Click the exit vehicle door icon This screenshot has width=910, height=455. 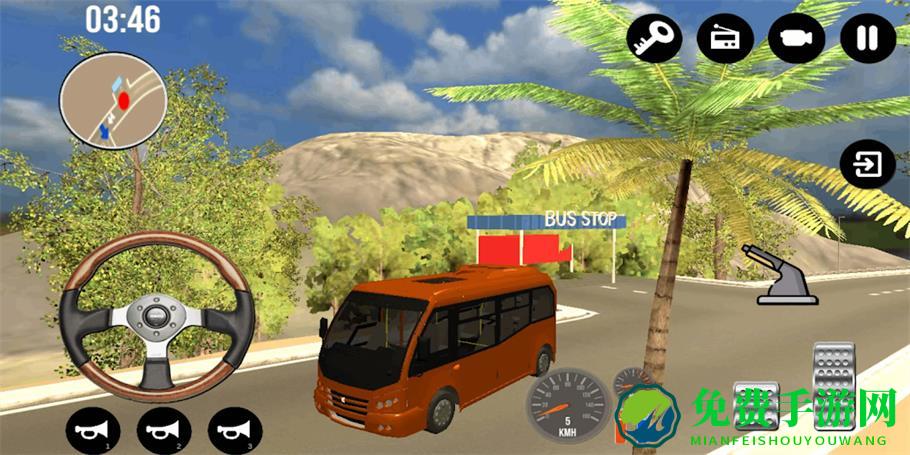pos(867,164)
